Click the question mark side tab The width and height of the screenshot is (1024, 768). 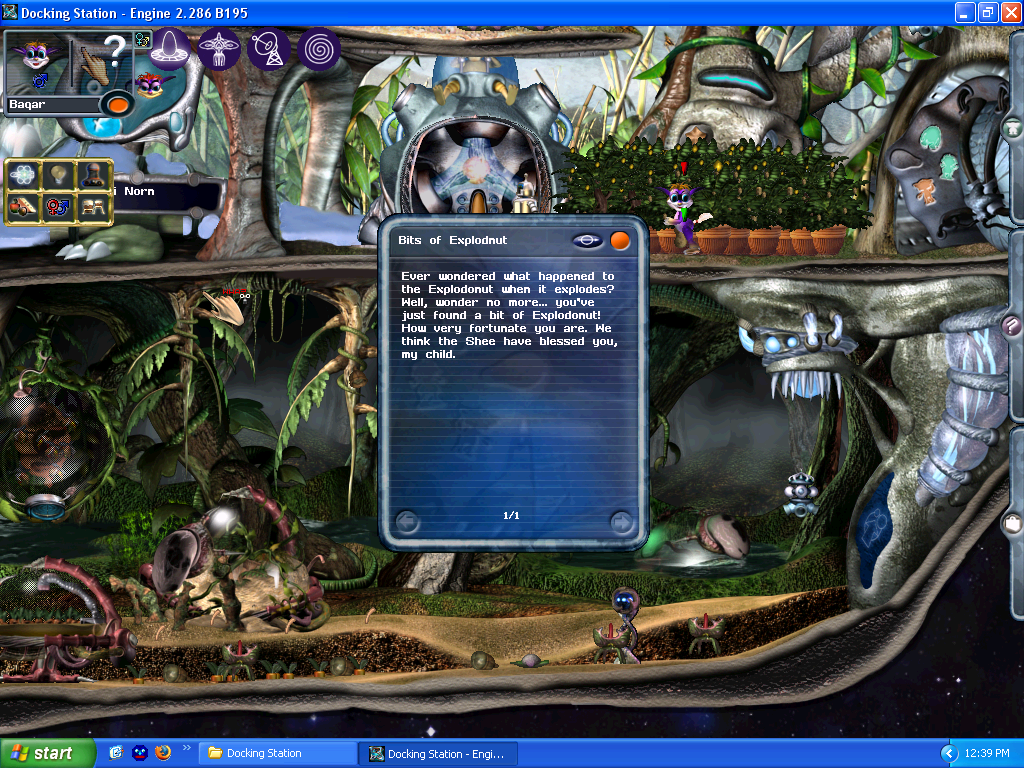(x=1012, y=326)
